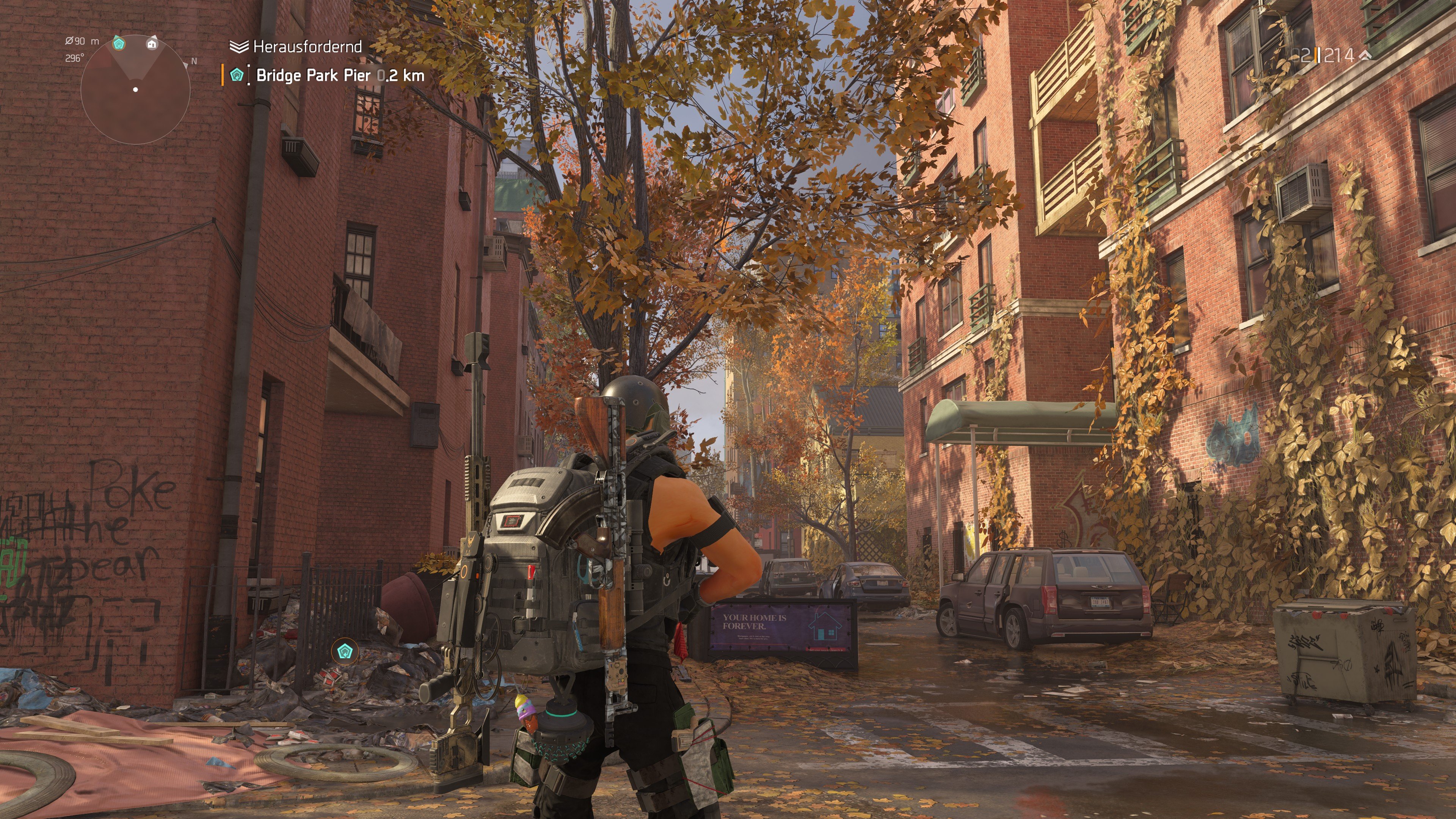Click the safe house icon on the minimap
Image resolution: width=1456 pixels, height=819 pixels.
(x=152, y=44)
